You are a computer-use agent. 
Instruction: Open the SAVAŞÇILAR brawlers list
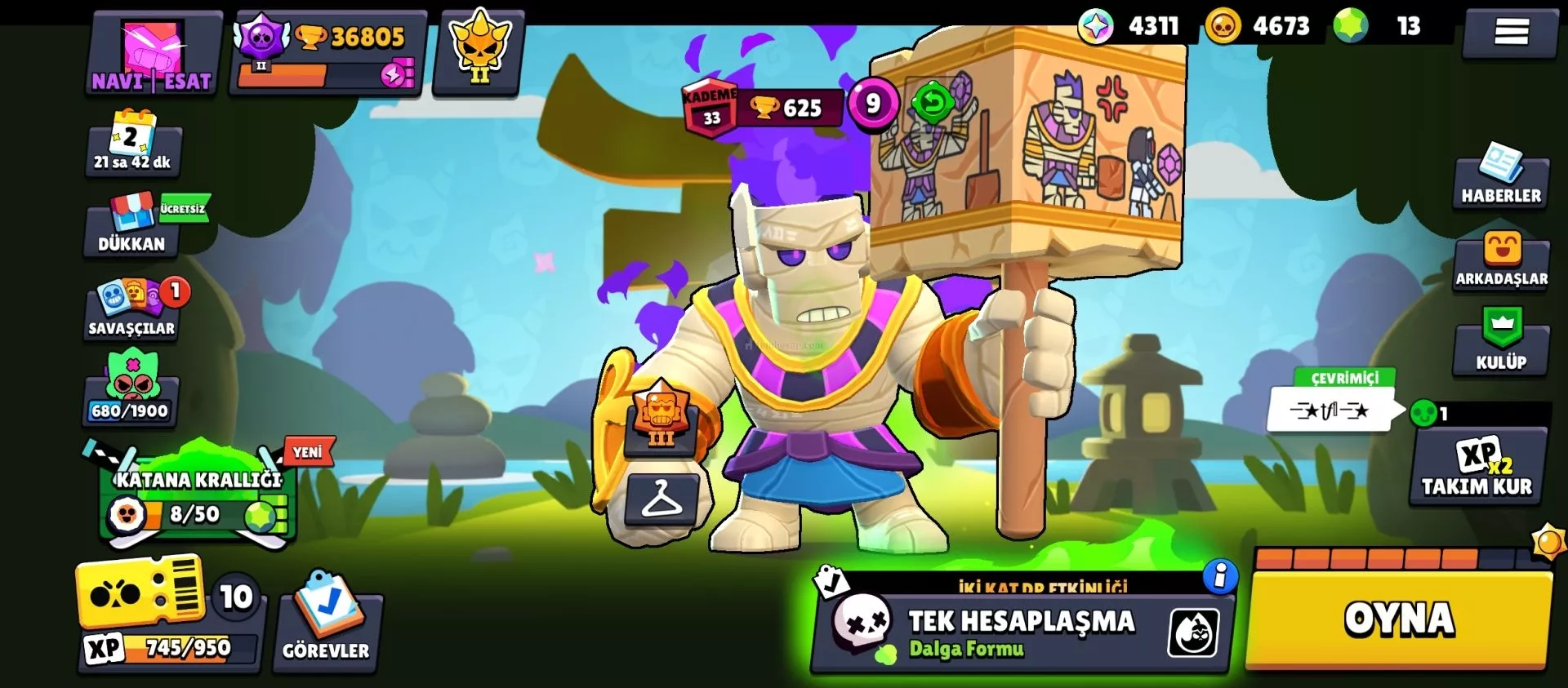point(132,310)
